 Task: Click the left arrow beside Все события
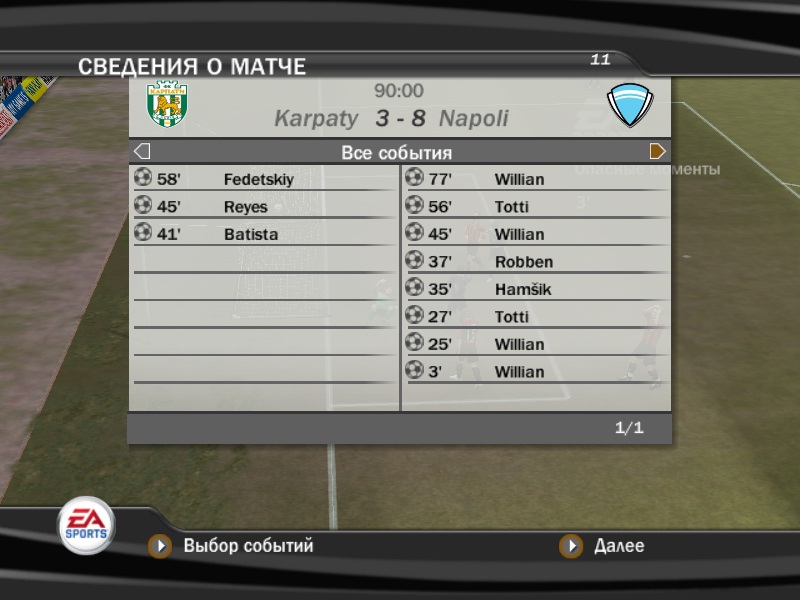click(x=142, y=152)
